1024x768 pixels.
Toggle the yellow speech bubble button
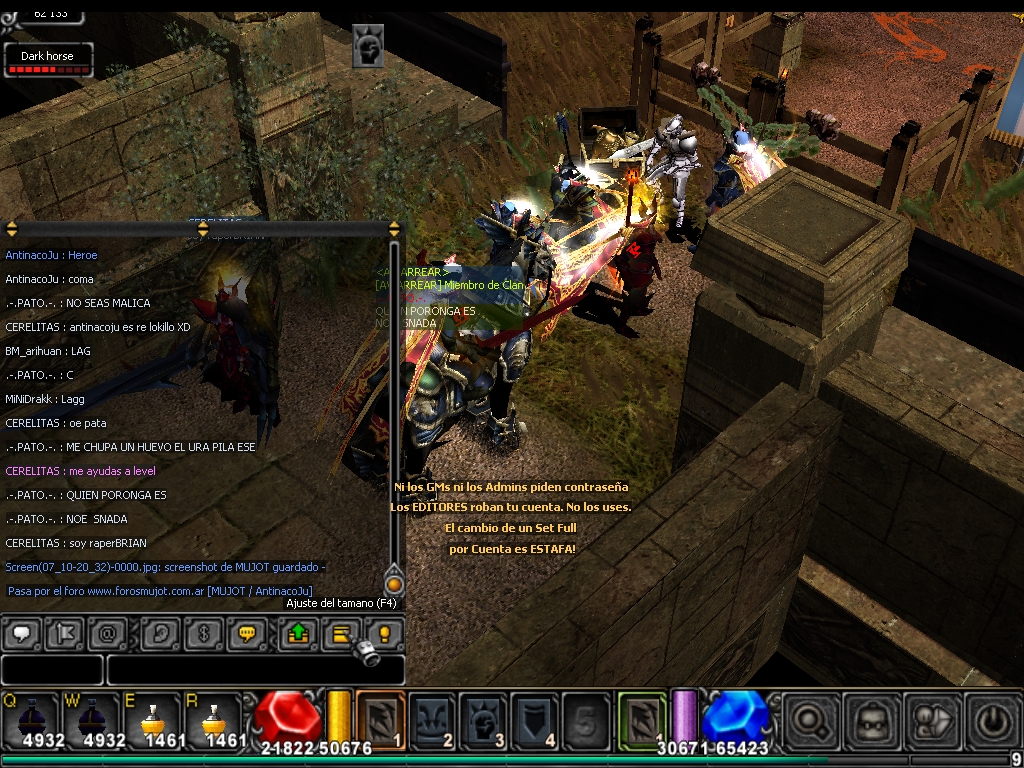click(x=247, y=633)
